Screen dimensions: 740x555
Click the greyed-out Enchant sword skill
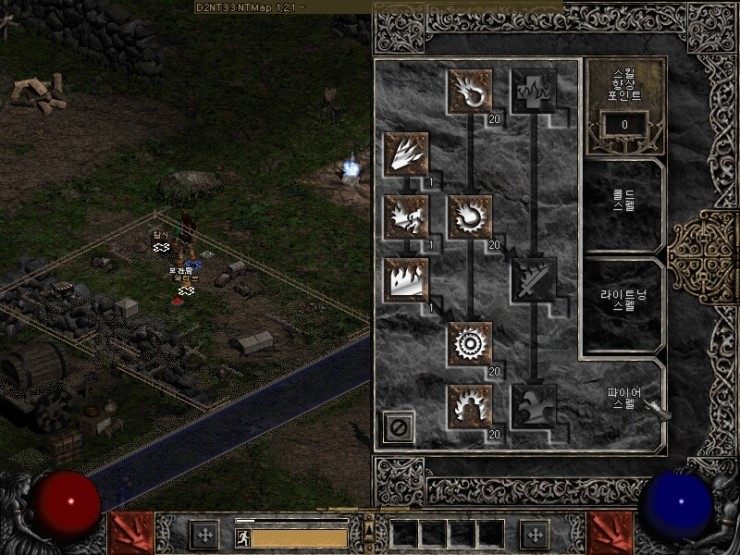pyautogui.click(x=533, y=279)
